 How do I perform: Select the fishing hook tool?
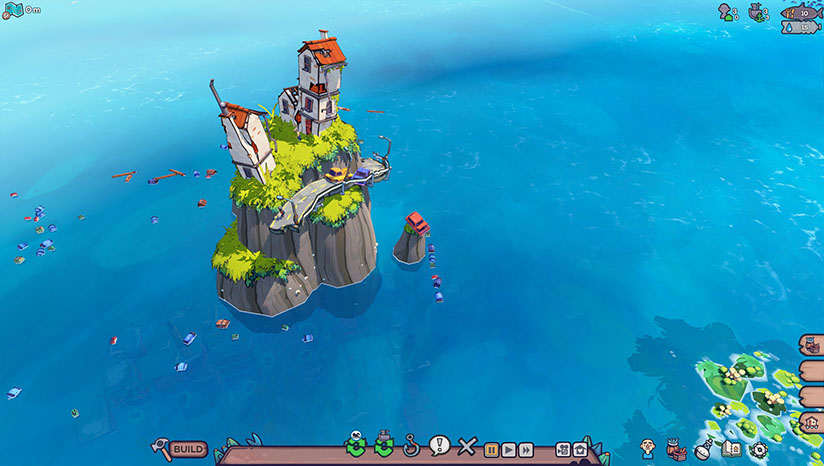(410, 446)
